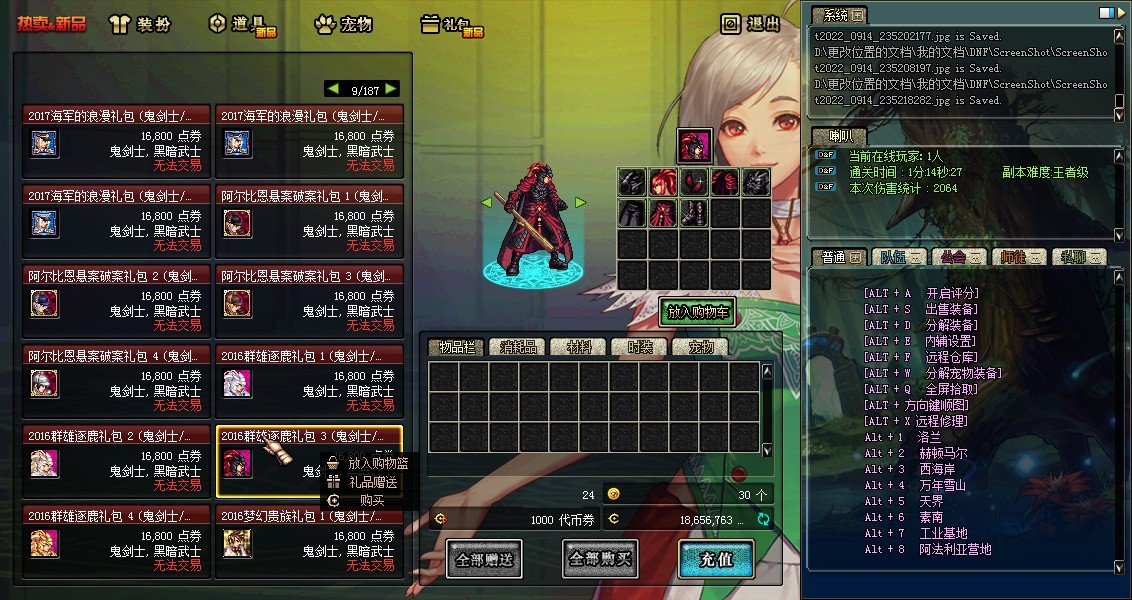Select the 阿尔比恩悬案破案礼包 4 listing
Screen dimensions: 1132x600
point(116,382)
